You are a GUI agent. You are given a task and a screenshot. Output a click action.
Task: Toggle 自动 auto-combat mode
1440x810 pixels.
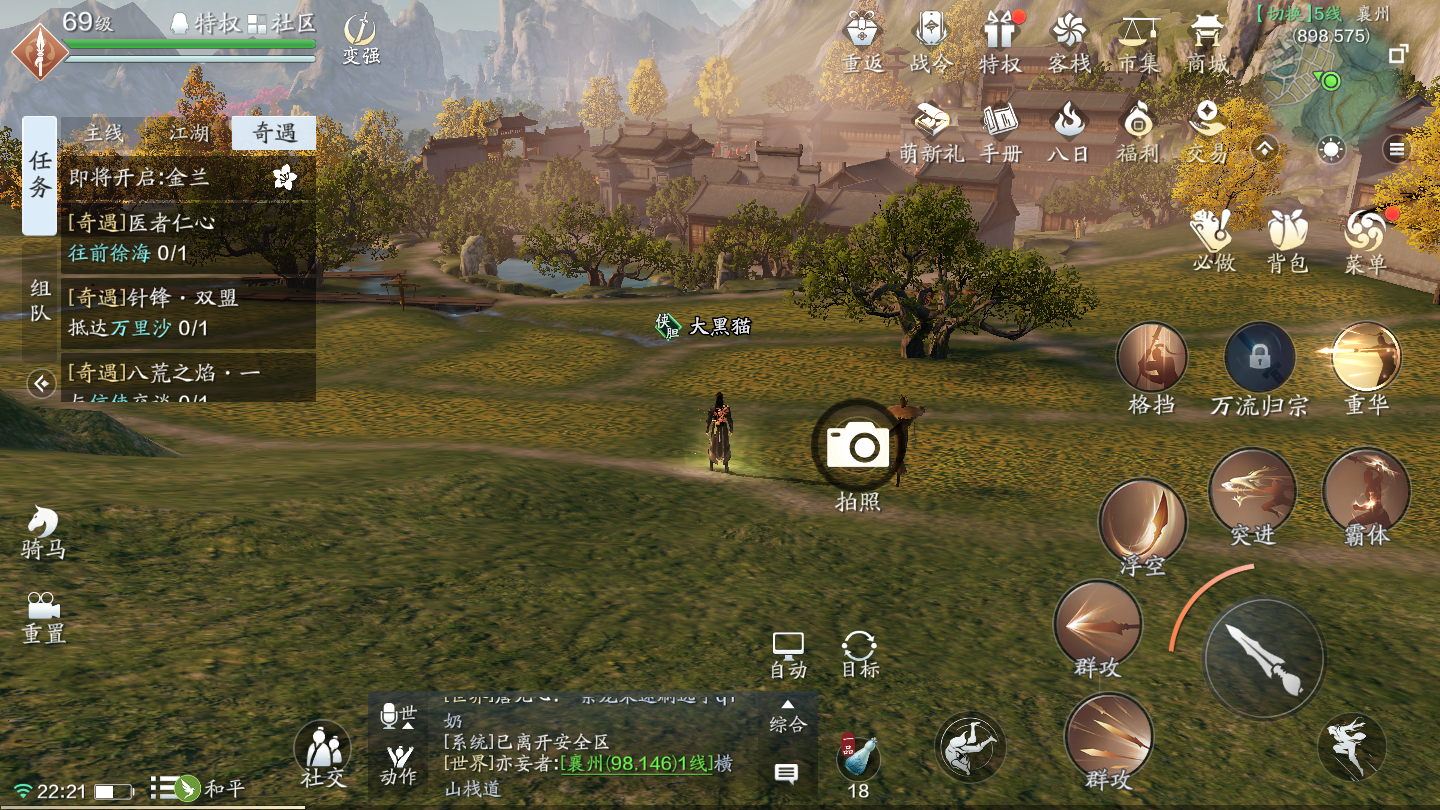(788, 655)
